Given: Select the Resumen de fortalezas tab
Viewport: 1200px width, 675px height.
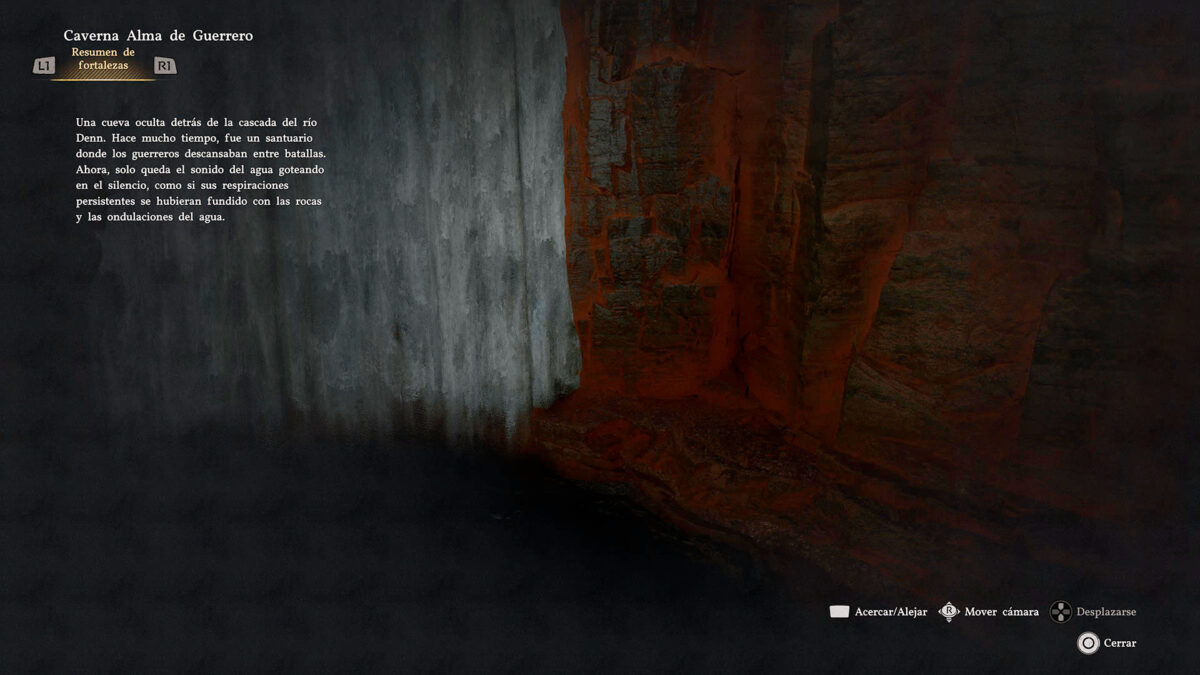Looking at the screenshot, I should tap(103, 59).
